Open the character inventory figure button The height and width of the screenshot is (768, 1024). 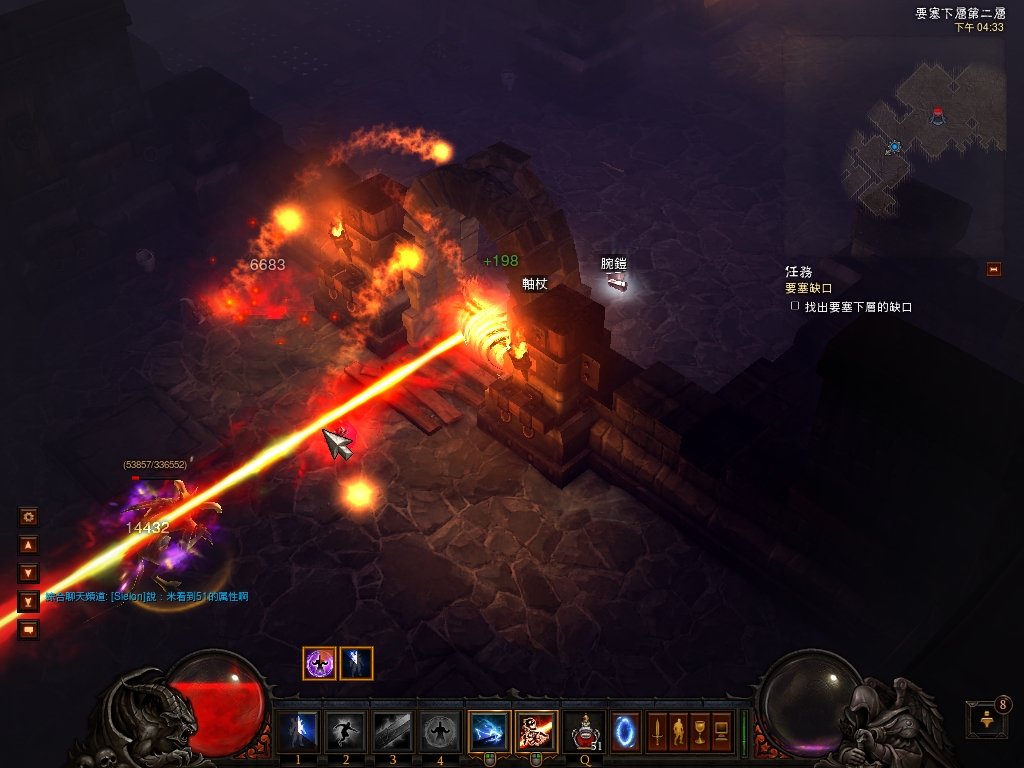click(679, 732)
